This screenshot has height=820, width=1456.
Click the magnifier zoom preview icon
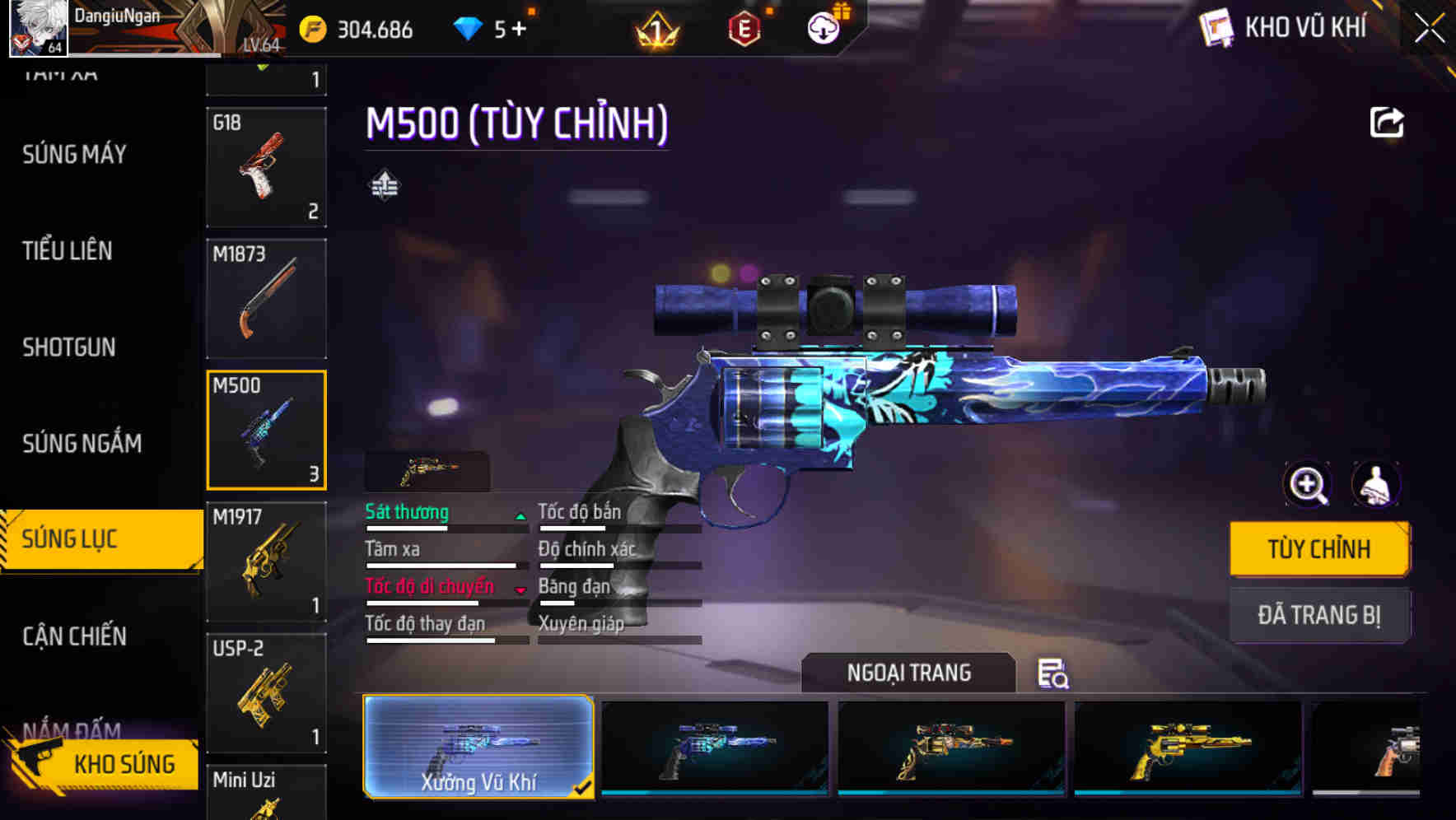pos(1308,485)
